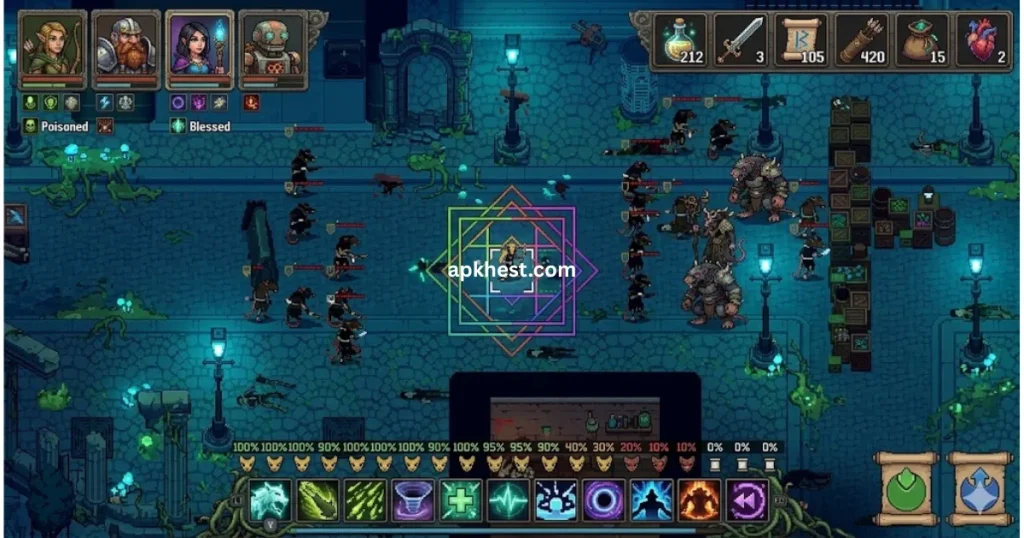
Task: Cast the dark purple vortex ring ability
Action: (x=603, y=499)
